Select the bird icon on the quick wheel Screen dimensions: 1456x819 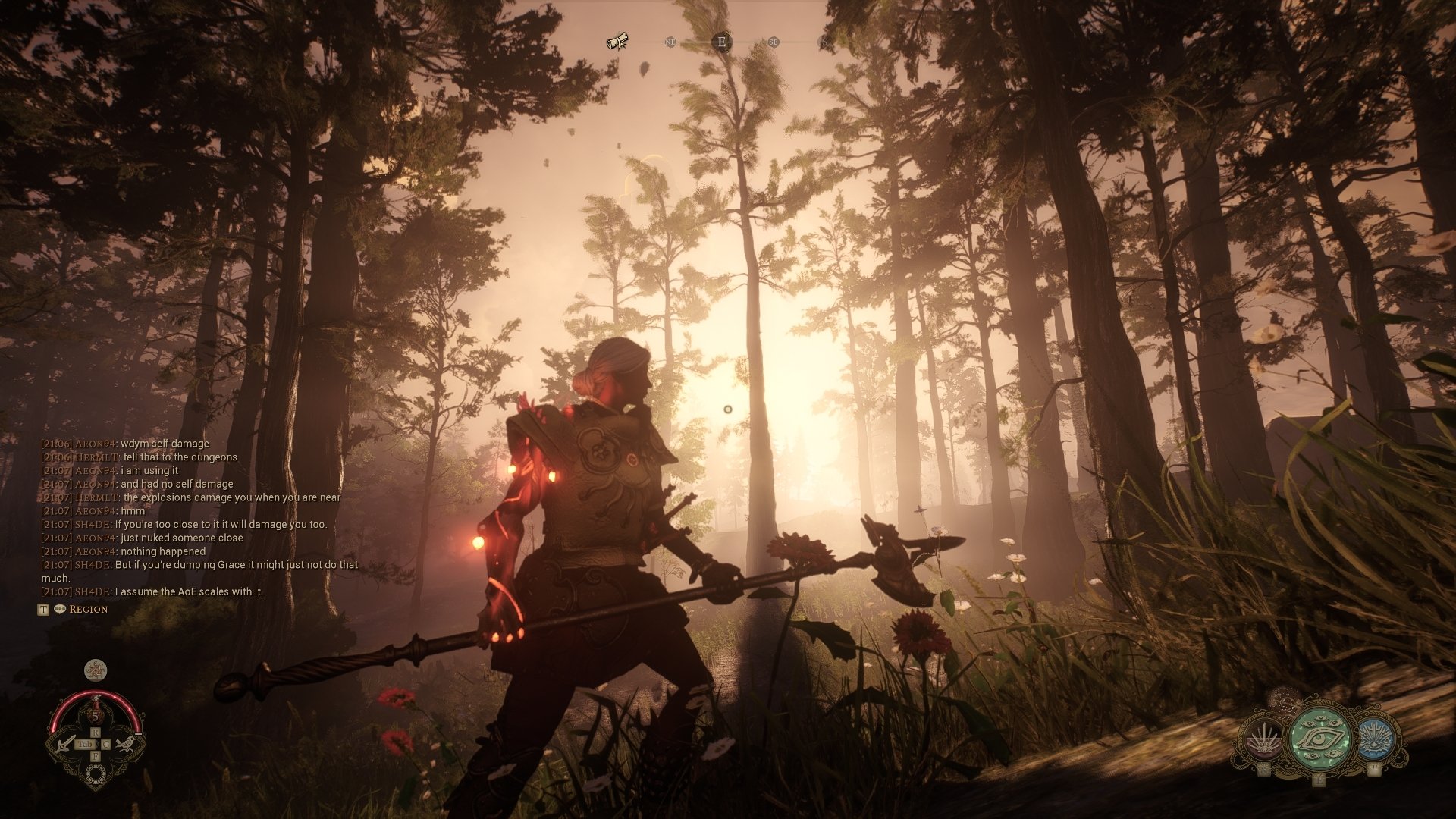[x=126, y=743]
